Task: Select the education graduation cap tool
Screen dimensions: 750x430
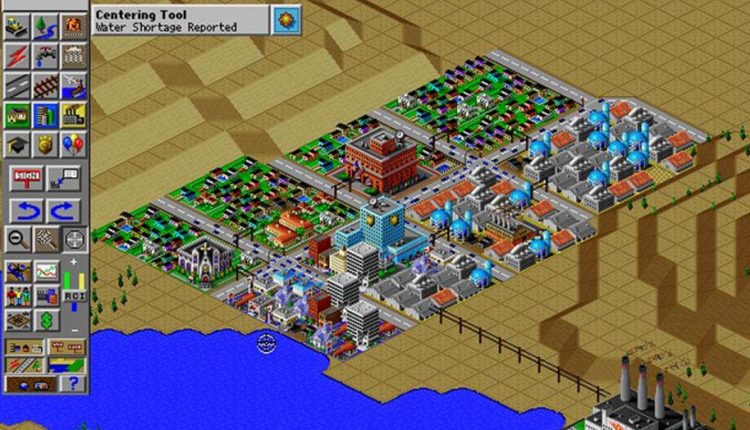Action: [x=17, y=144]
